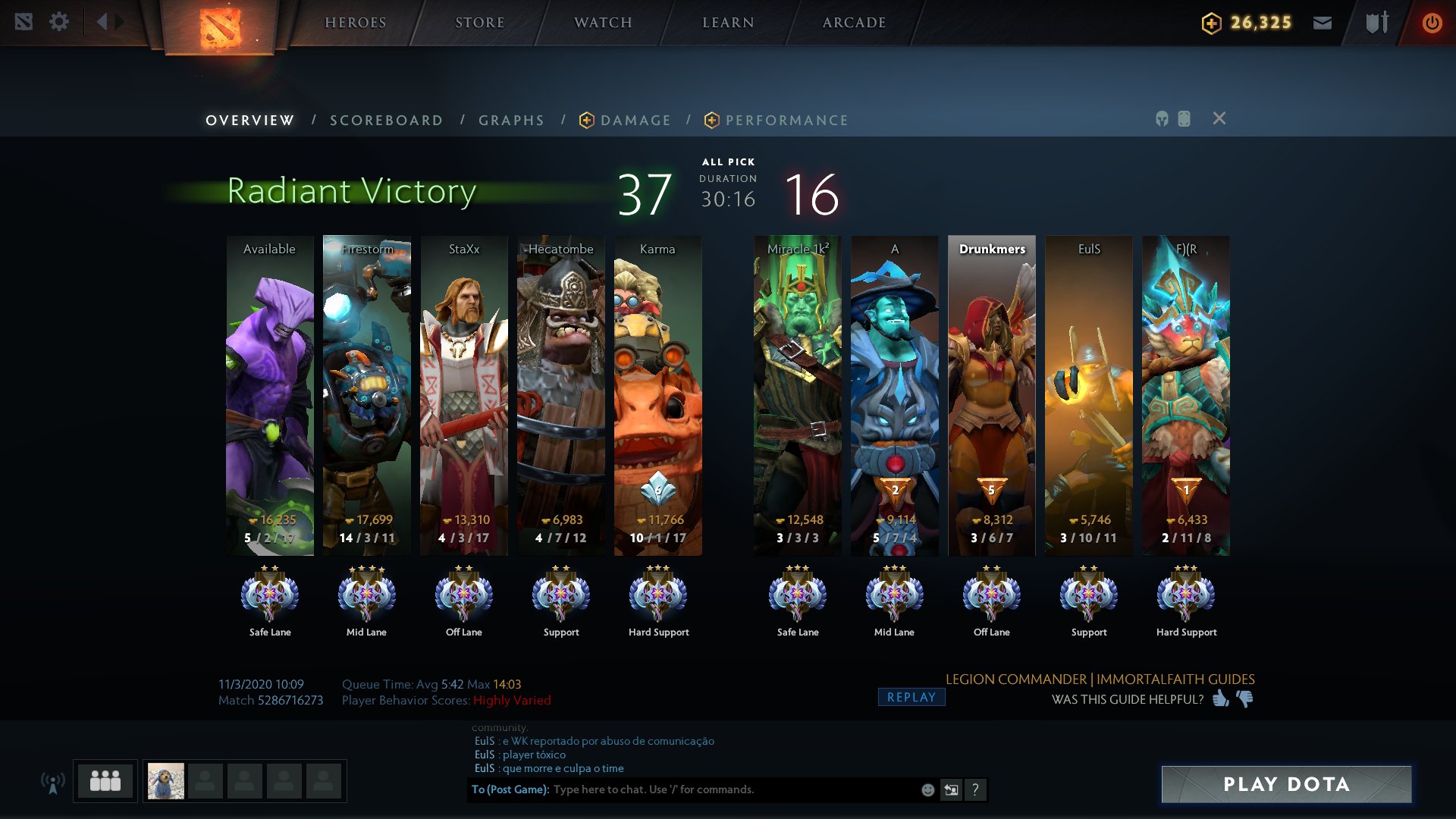This screenshot has width=1456, height=819.
Task: Switch to the SCOREBOARD tab
Action: click(386, 120)
